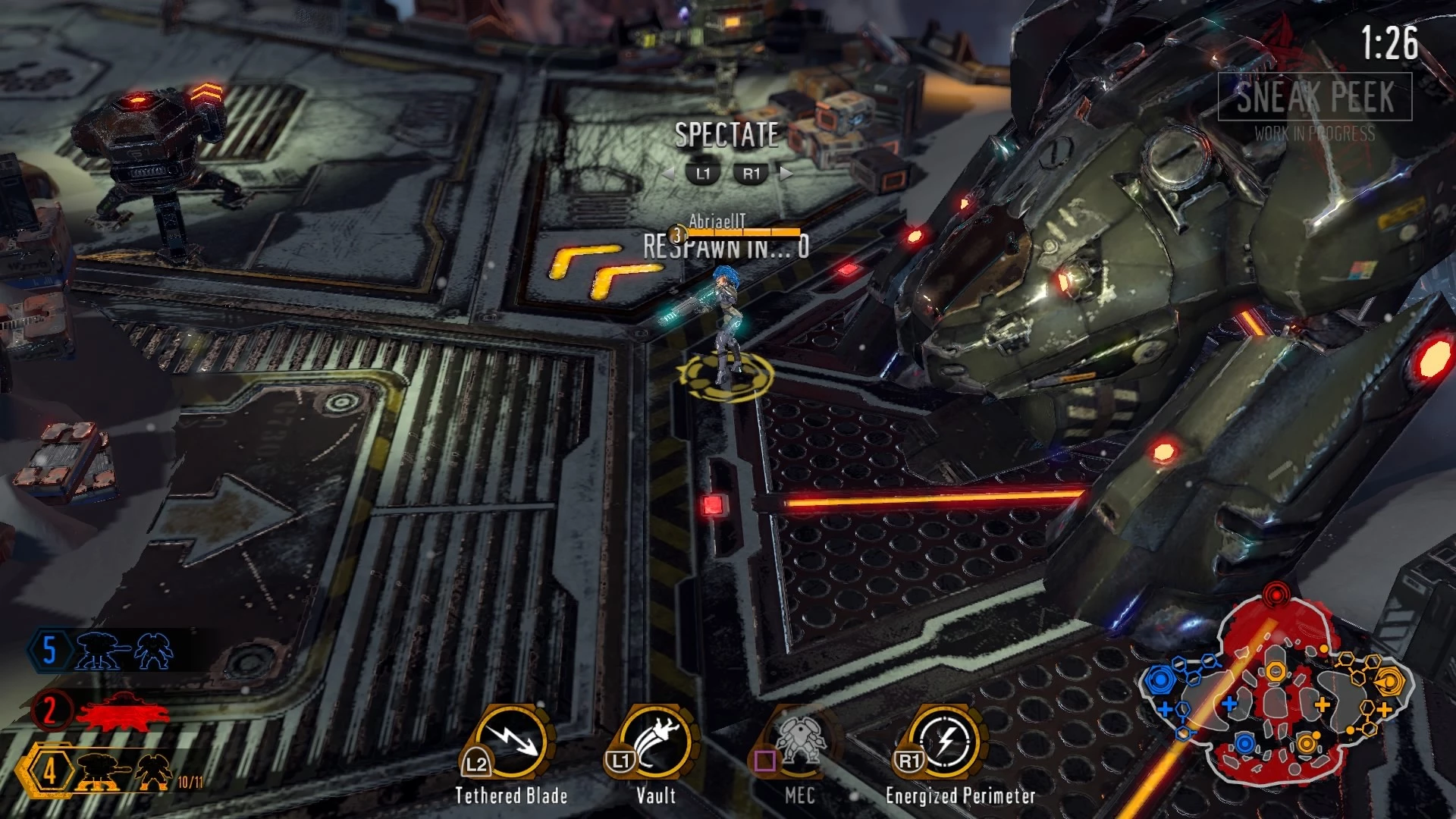Spectate the previous player with left arrow
Viewport: 1456px width, 819px height.
tap(669, 174)
